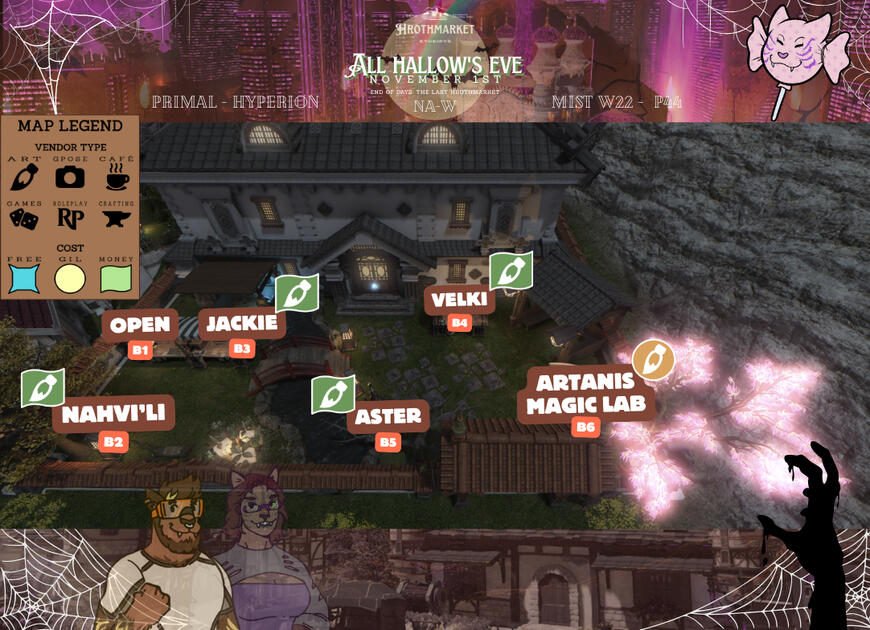Viewport: 870px width, 630px height.
Task: Select the OPEN vendor label
Action: [x=139, y=325]
